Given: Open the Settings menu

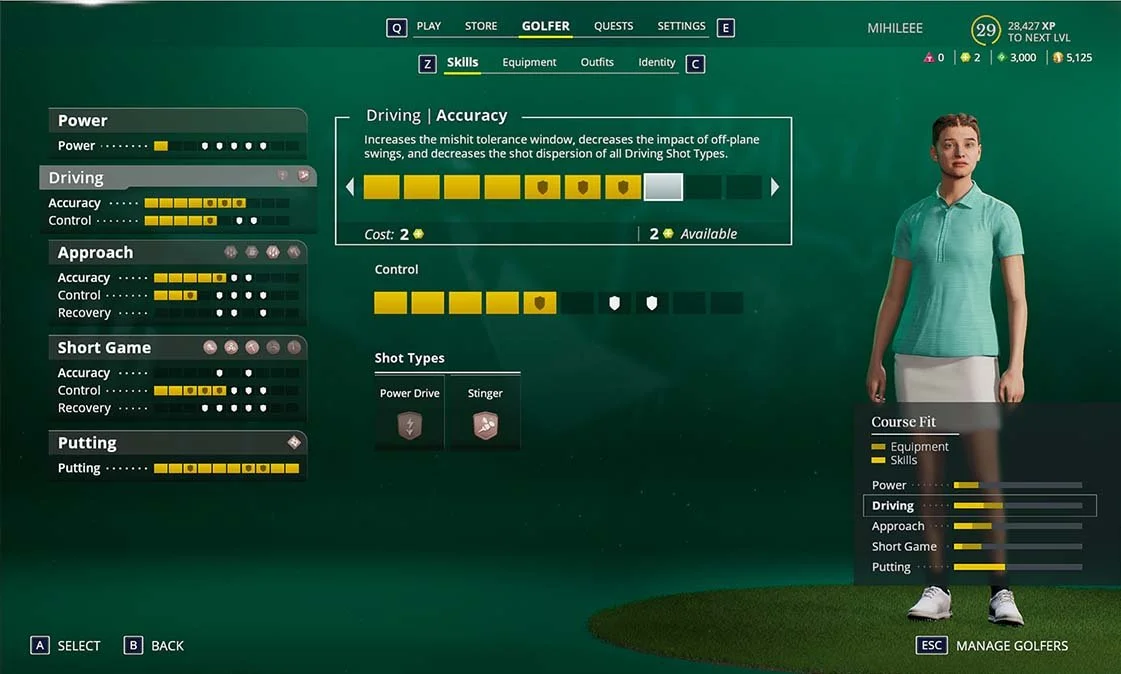Looking at the screenshot, I should pyautogui.click(x=681, y=26).
